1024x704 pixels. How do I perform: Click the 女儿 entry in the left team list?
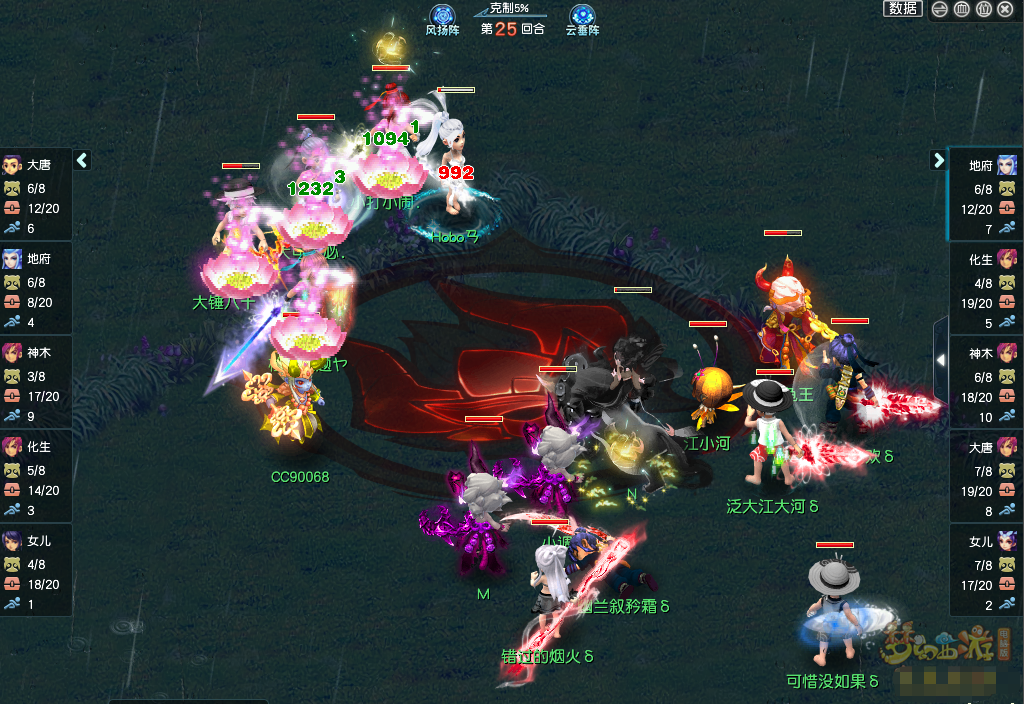click(36, 570)
